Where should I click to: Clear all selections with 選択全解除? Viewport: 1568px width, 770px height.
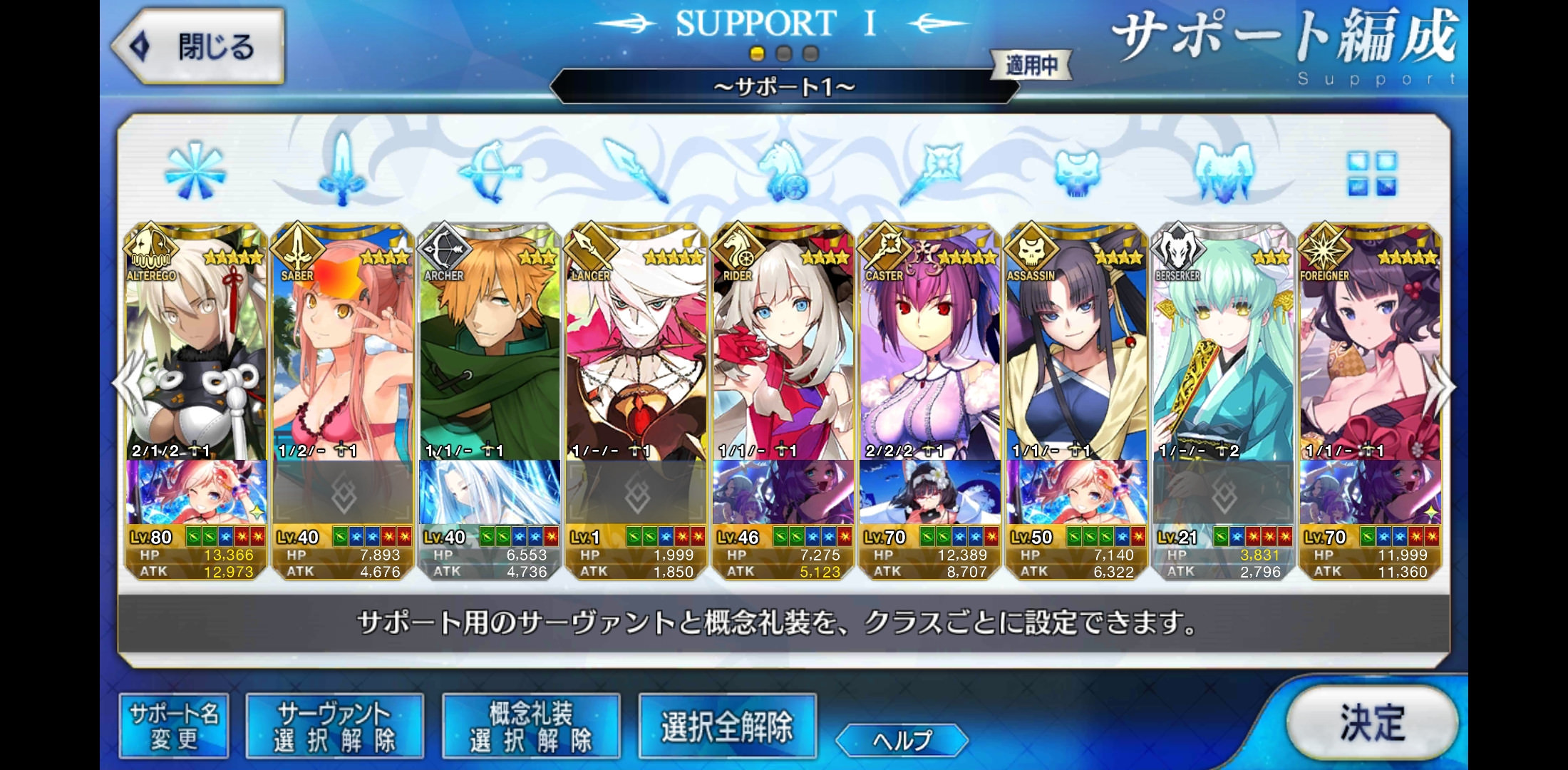727,727
